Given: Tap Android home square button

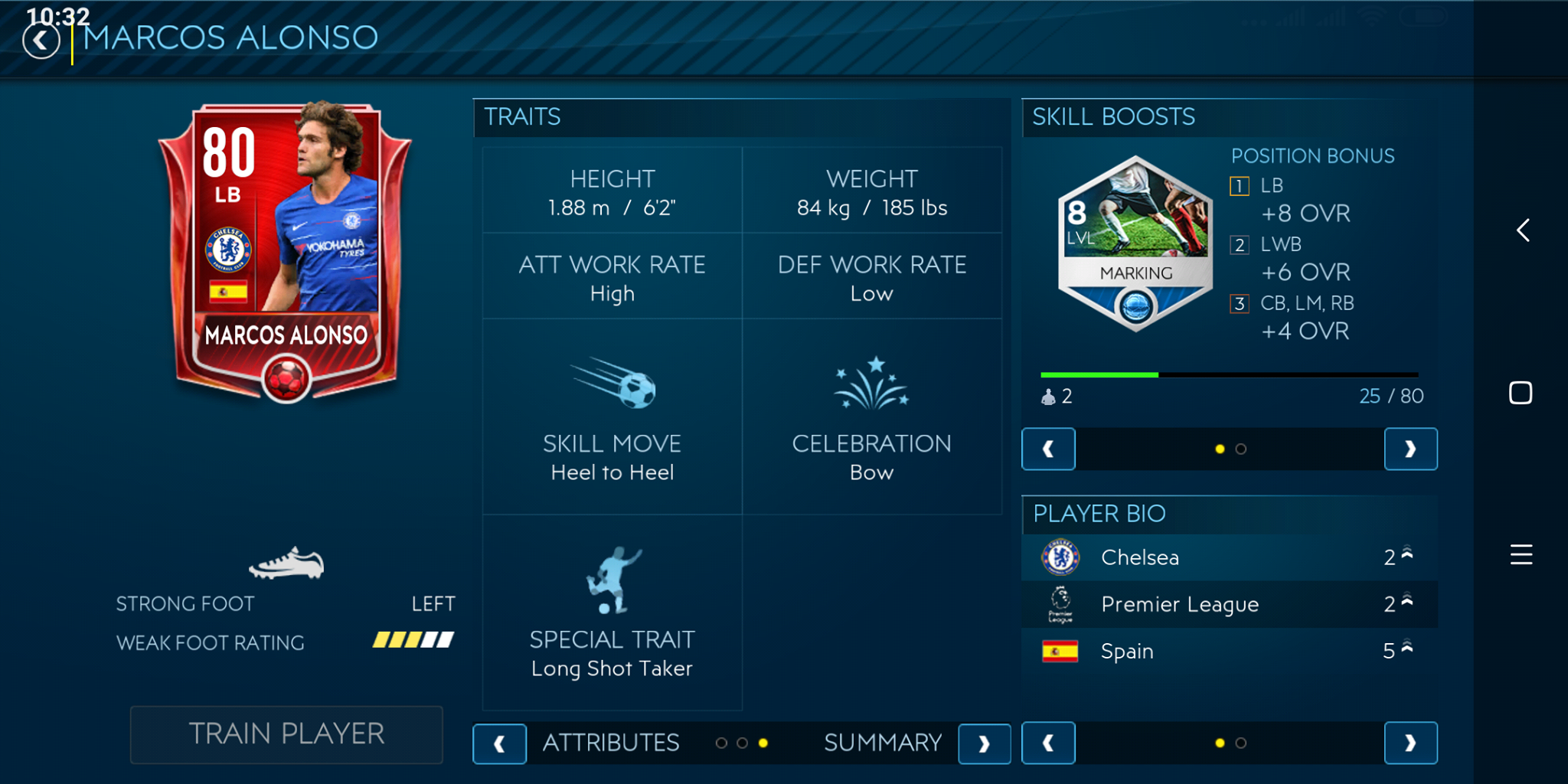Looking at the screenshot, I should tap(1521, 393).
